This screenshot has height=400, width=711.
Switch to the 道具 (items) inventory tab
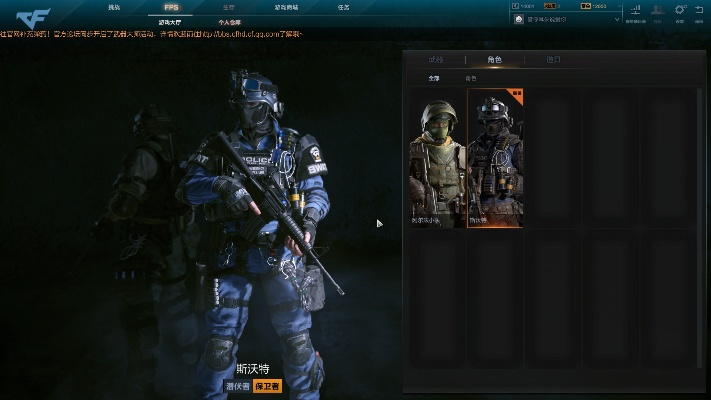pyautogui.click(x=553, y=60)
